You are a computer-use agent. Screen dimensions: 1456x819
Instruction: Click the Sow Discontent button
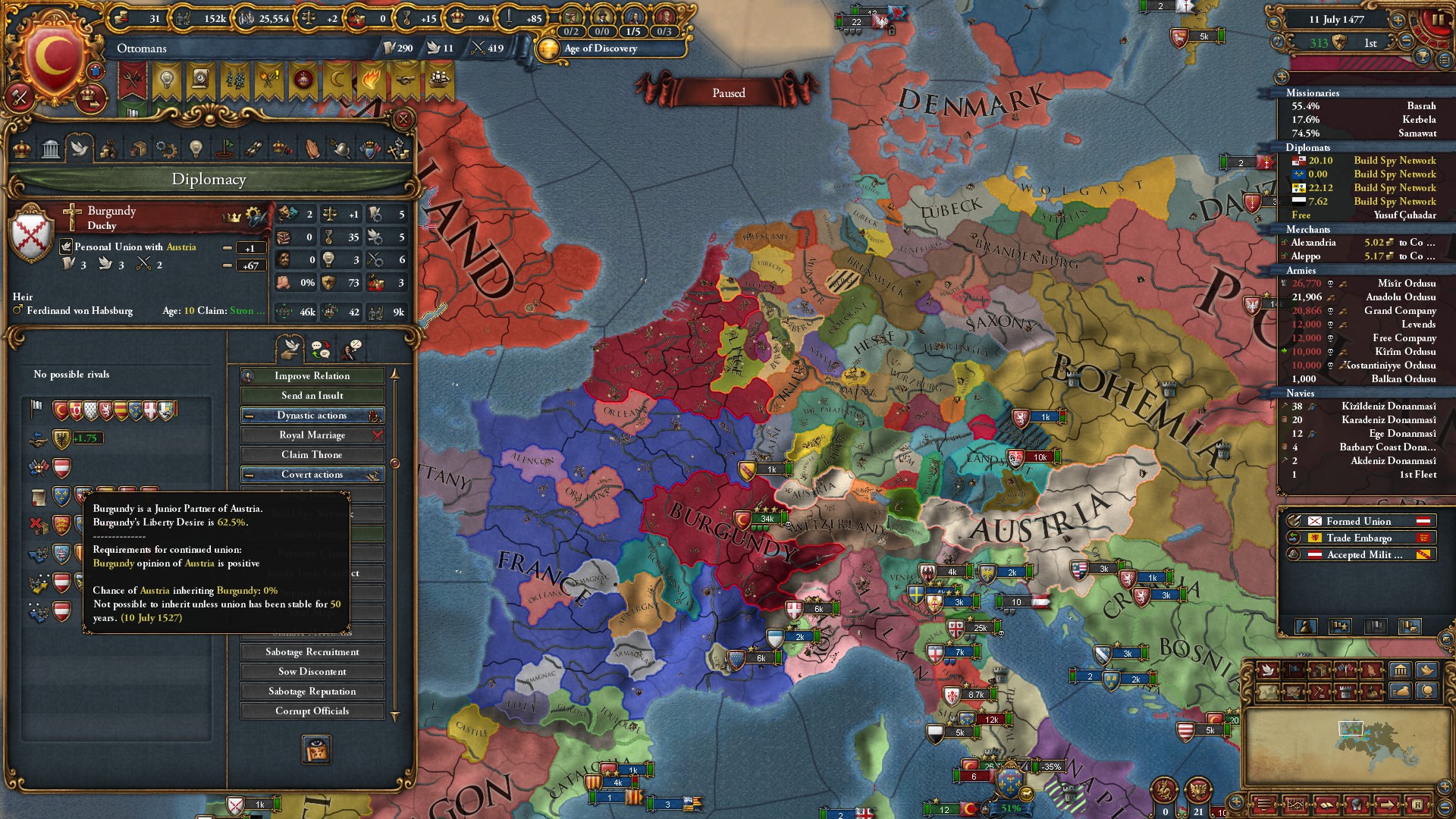click(x=312, y=672)
